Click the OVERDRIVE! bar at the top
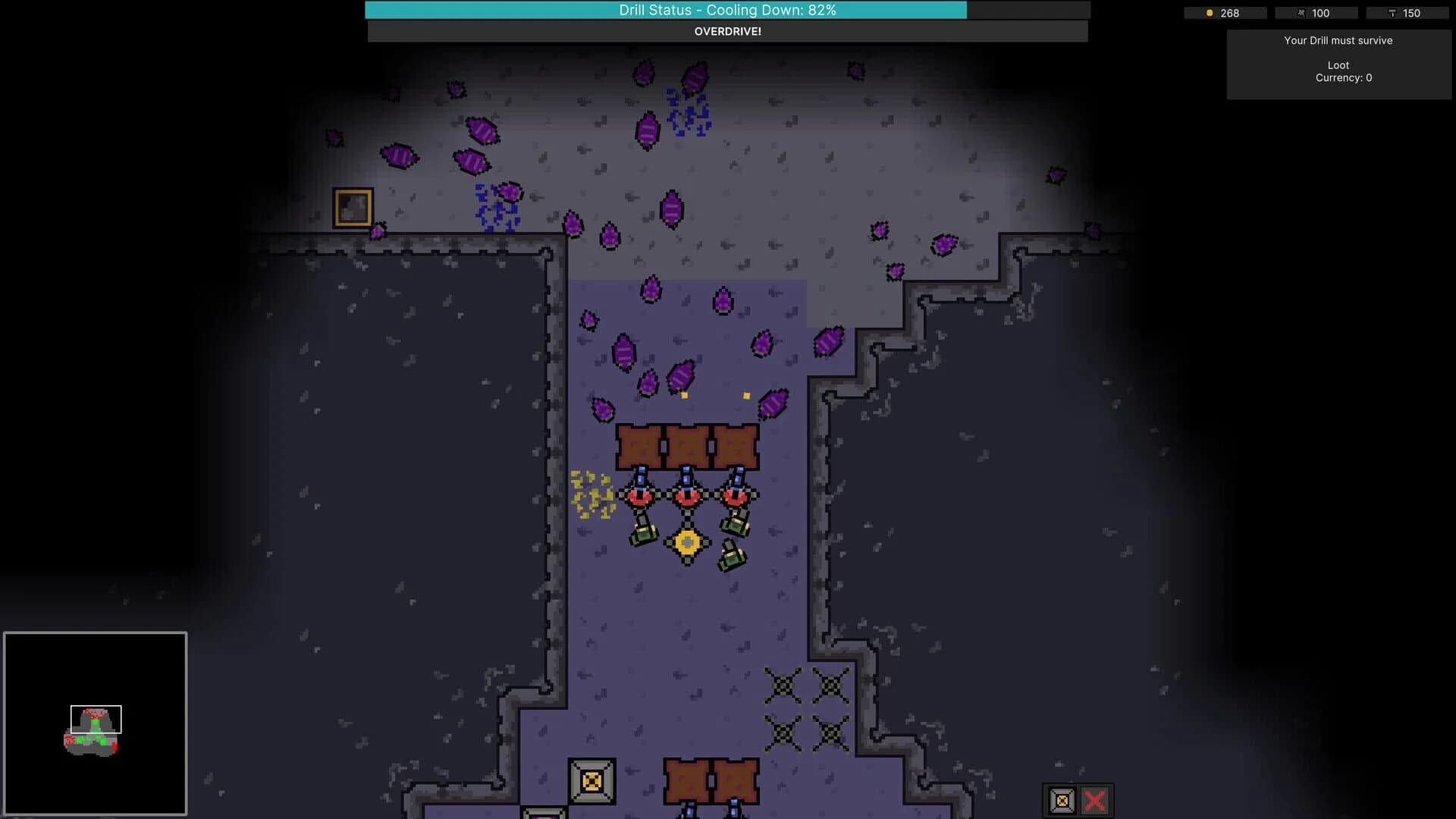The height and width of the screenshot is (819, 1456). point(727,32)
